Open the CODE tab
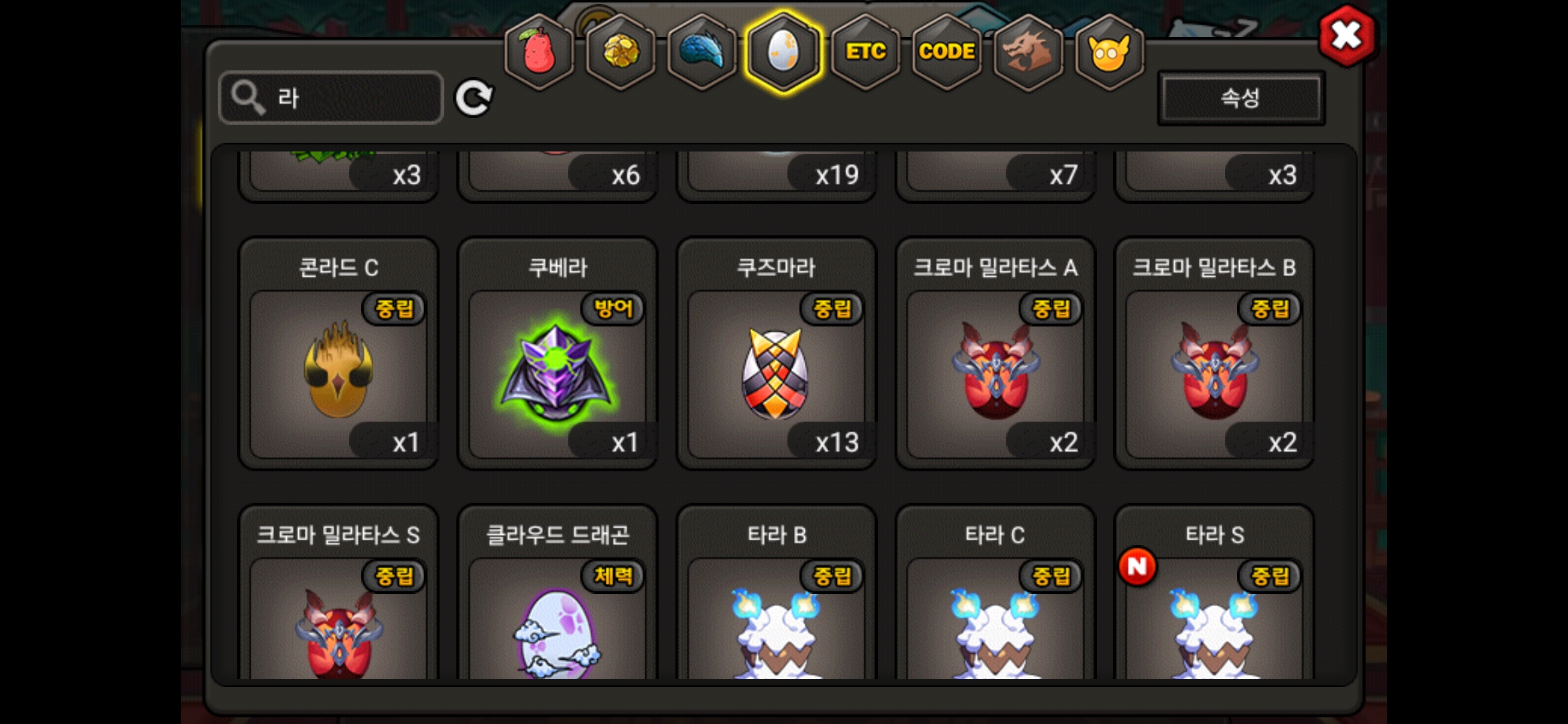 (947, 52)
